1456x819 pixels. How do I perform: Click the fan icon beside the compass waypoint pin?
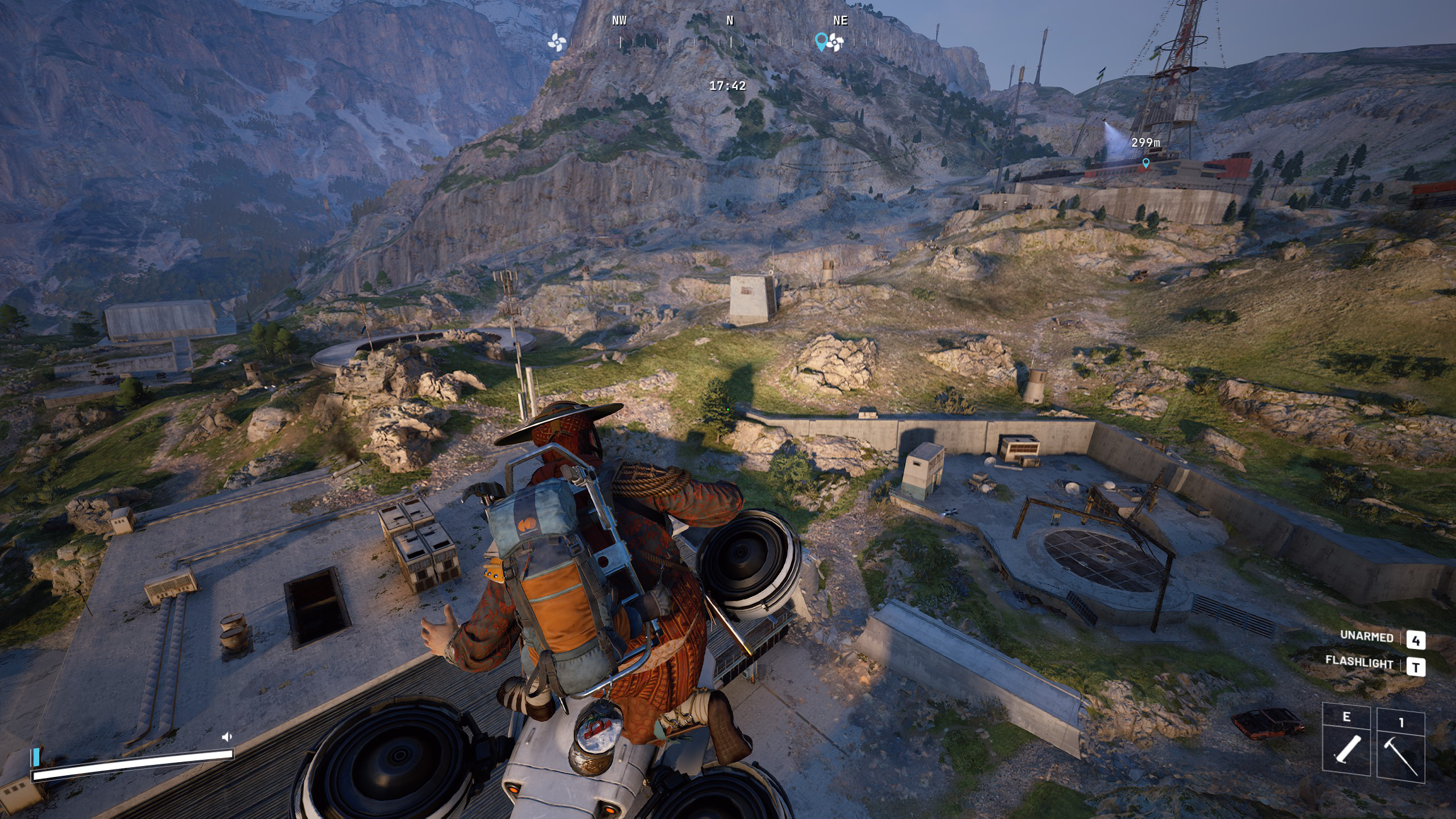835,42
